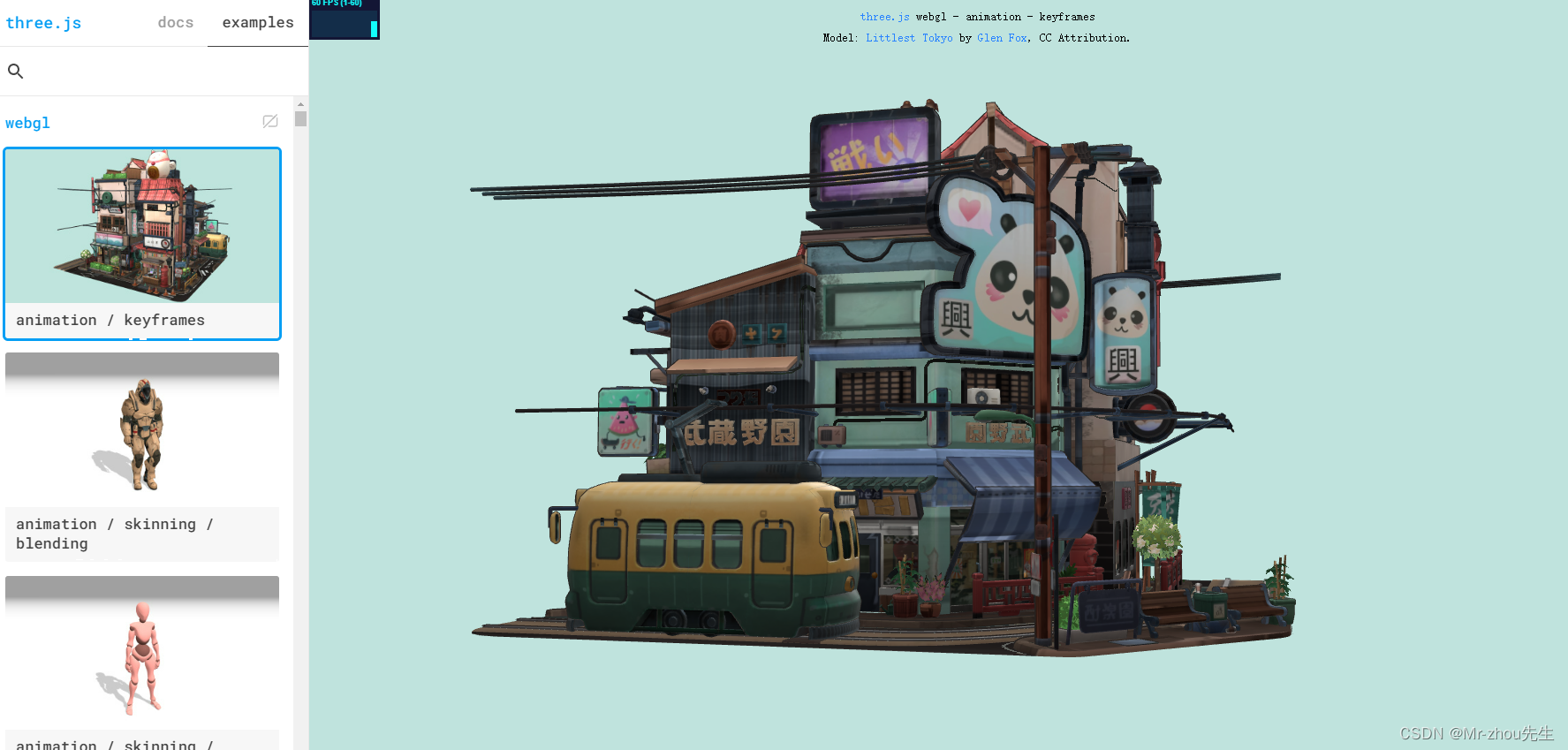Select the animation / keyframes example thumbnail

(141, 226)
